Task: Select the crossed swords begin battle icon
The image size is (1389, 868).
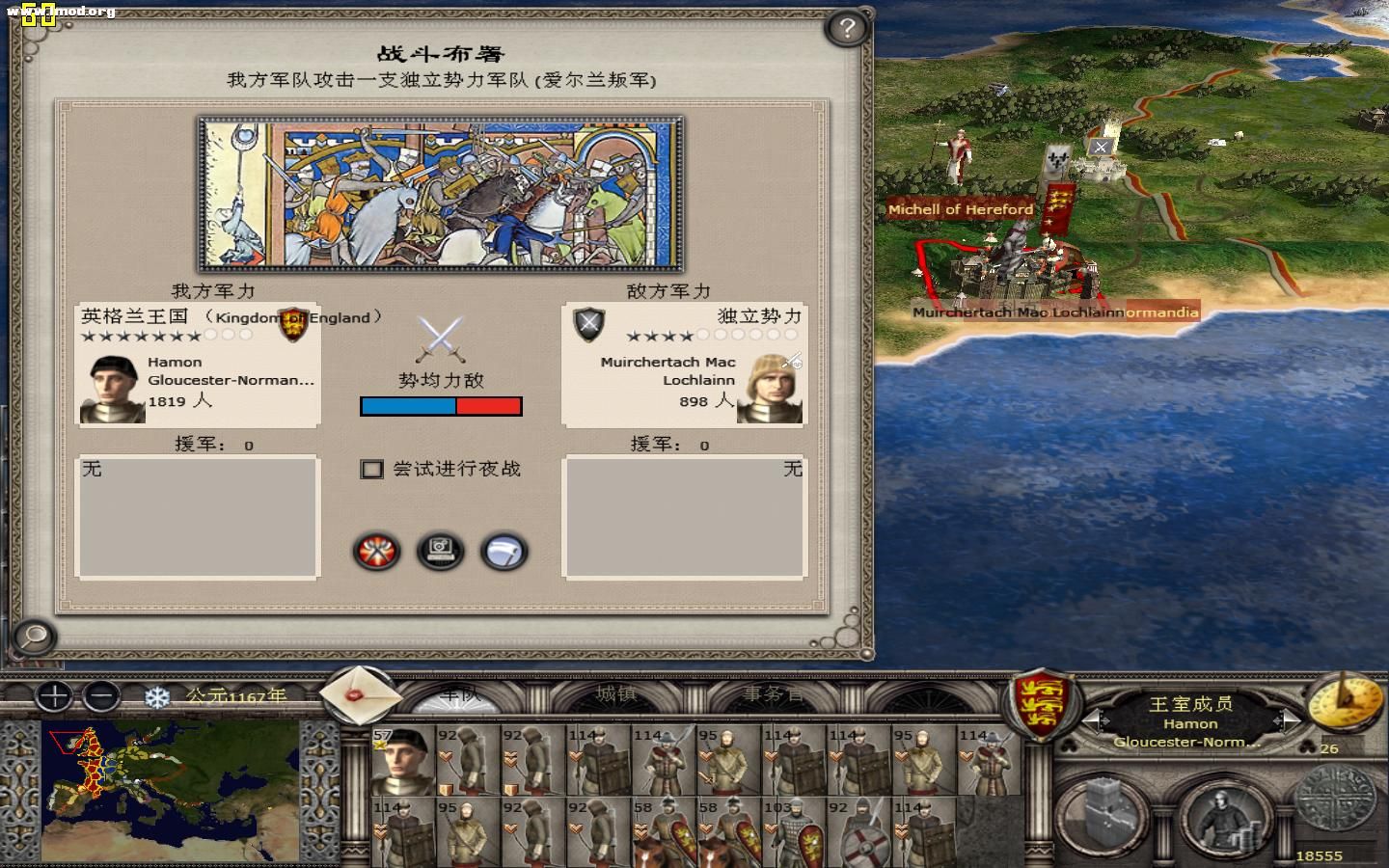Action: point(375,552)
